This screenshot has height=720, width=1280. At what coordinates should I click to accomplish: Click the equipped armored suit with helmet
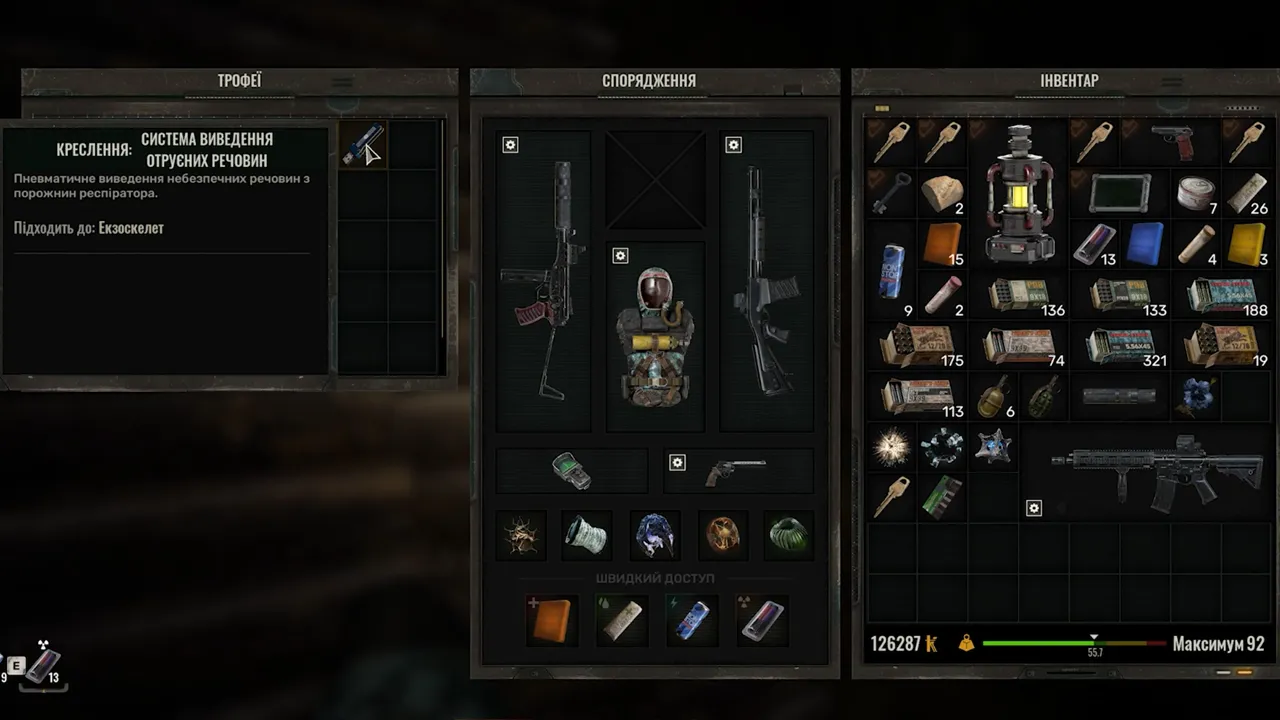656,335
